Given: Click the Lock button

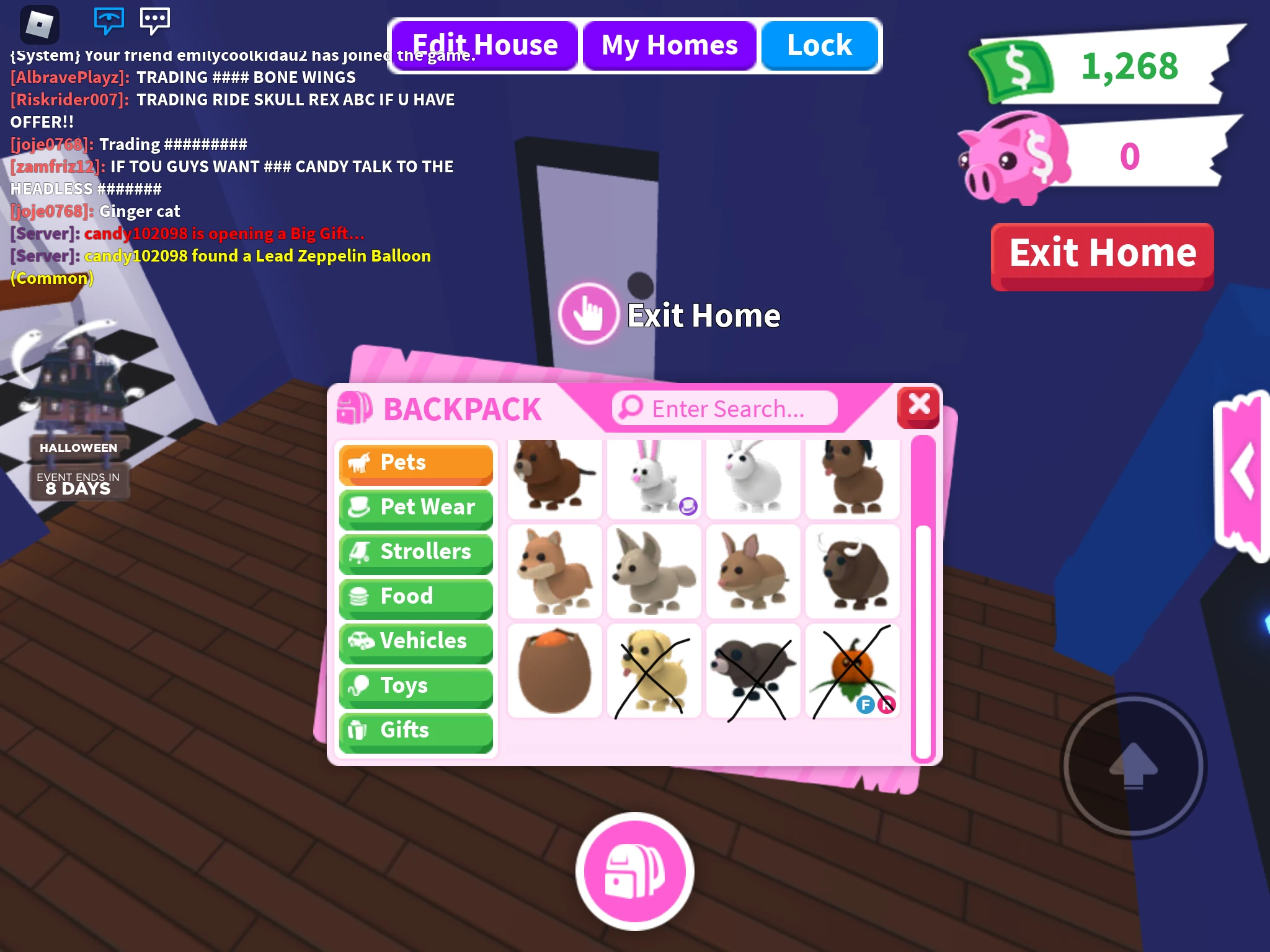Looking at the screenshot, I should (x=819, y=44).
